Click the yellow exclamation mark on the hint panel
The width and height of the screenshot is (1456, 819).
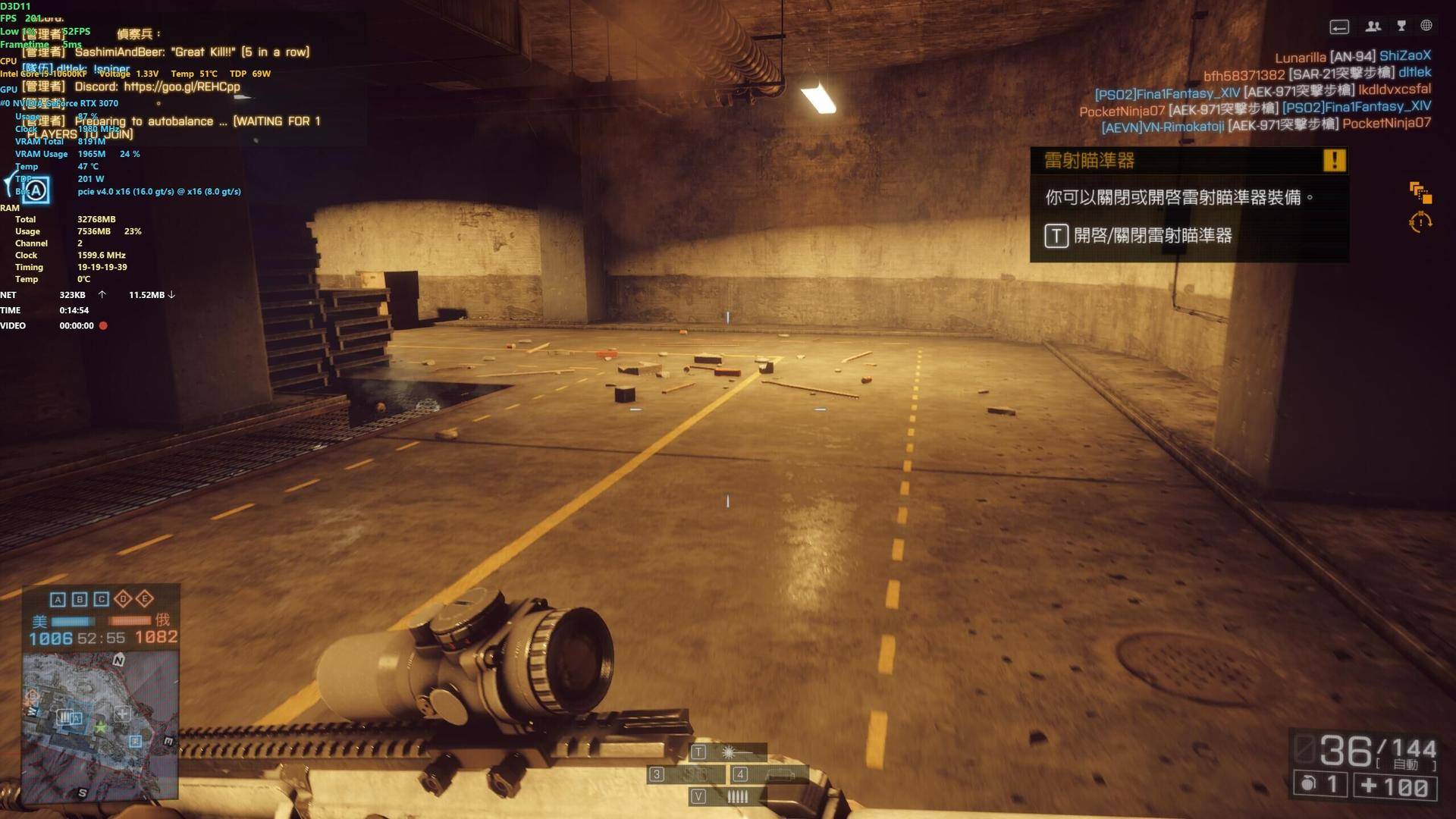coord(1334,160)
